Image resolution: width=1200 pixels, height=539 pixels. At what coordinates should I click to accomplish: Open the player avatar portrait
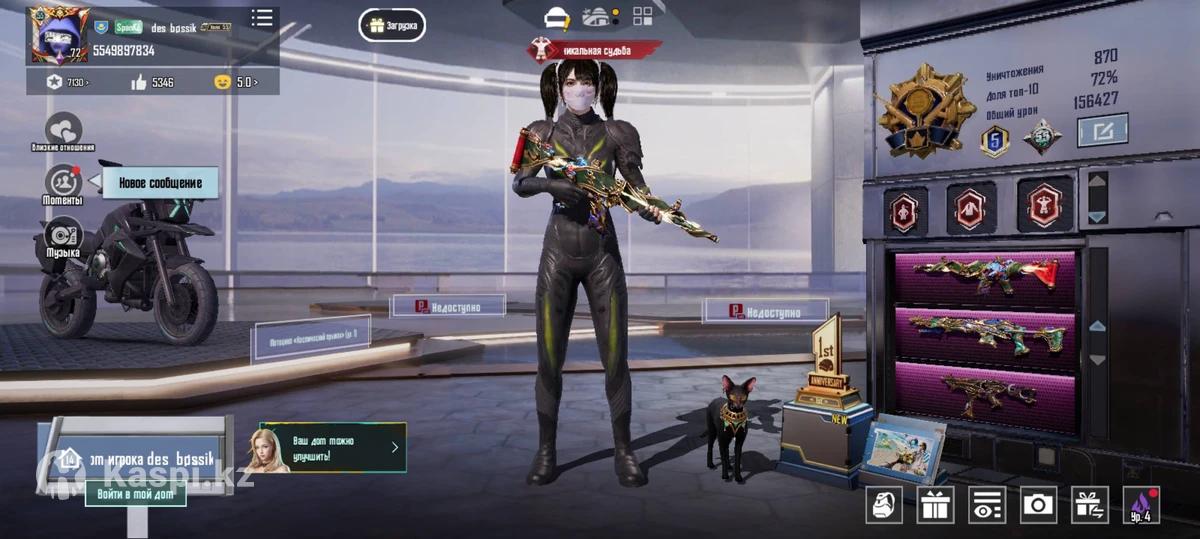coord(59,33)
